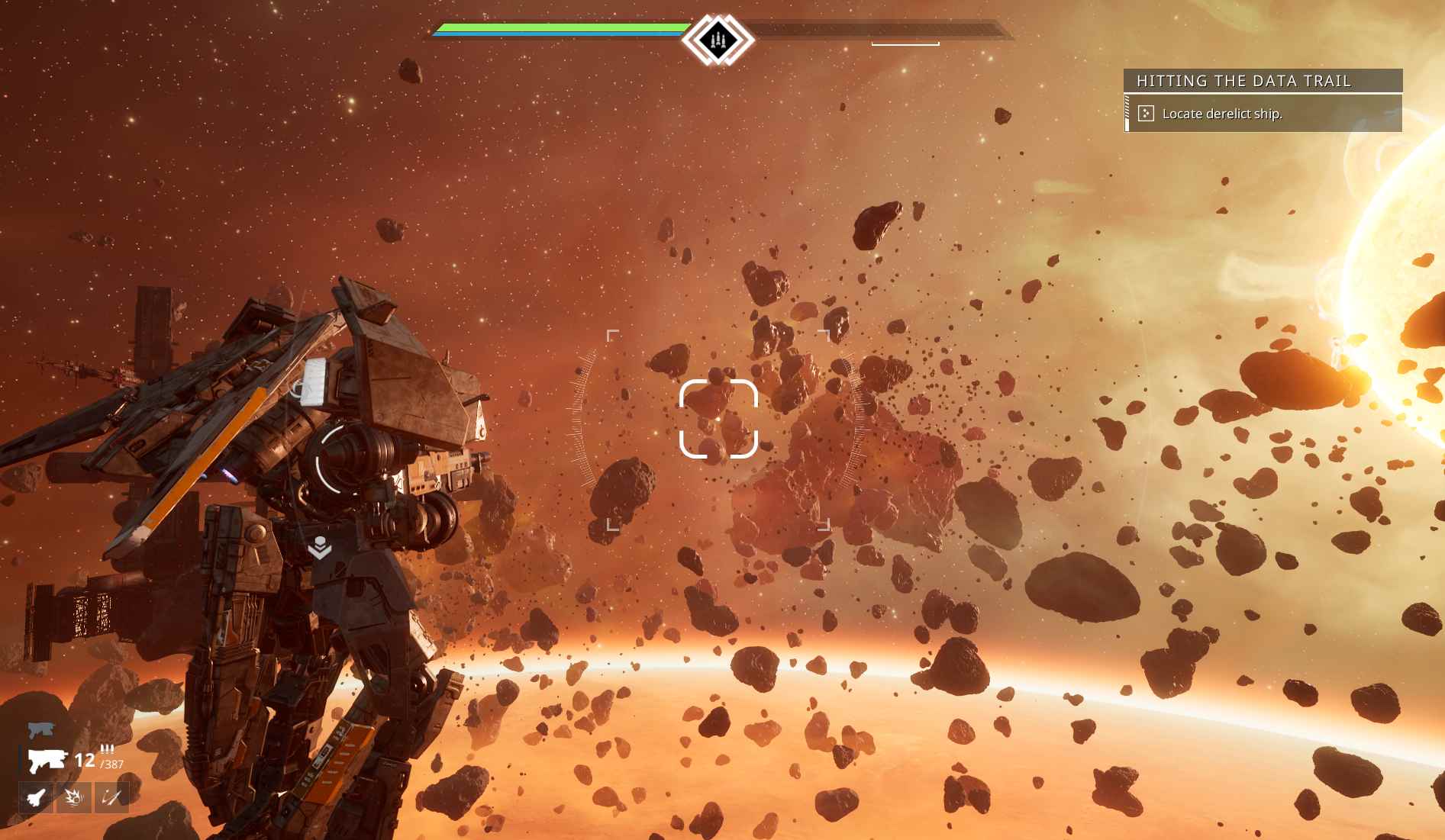
Task: Use the streaking projectile ability slot
Action: [x=111, y=798]
